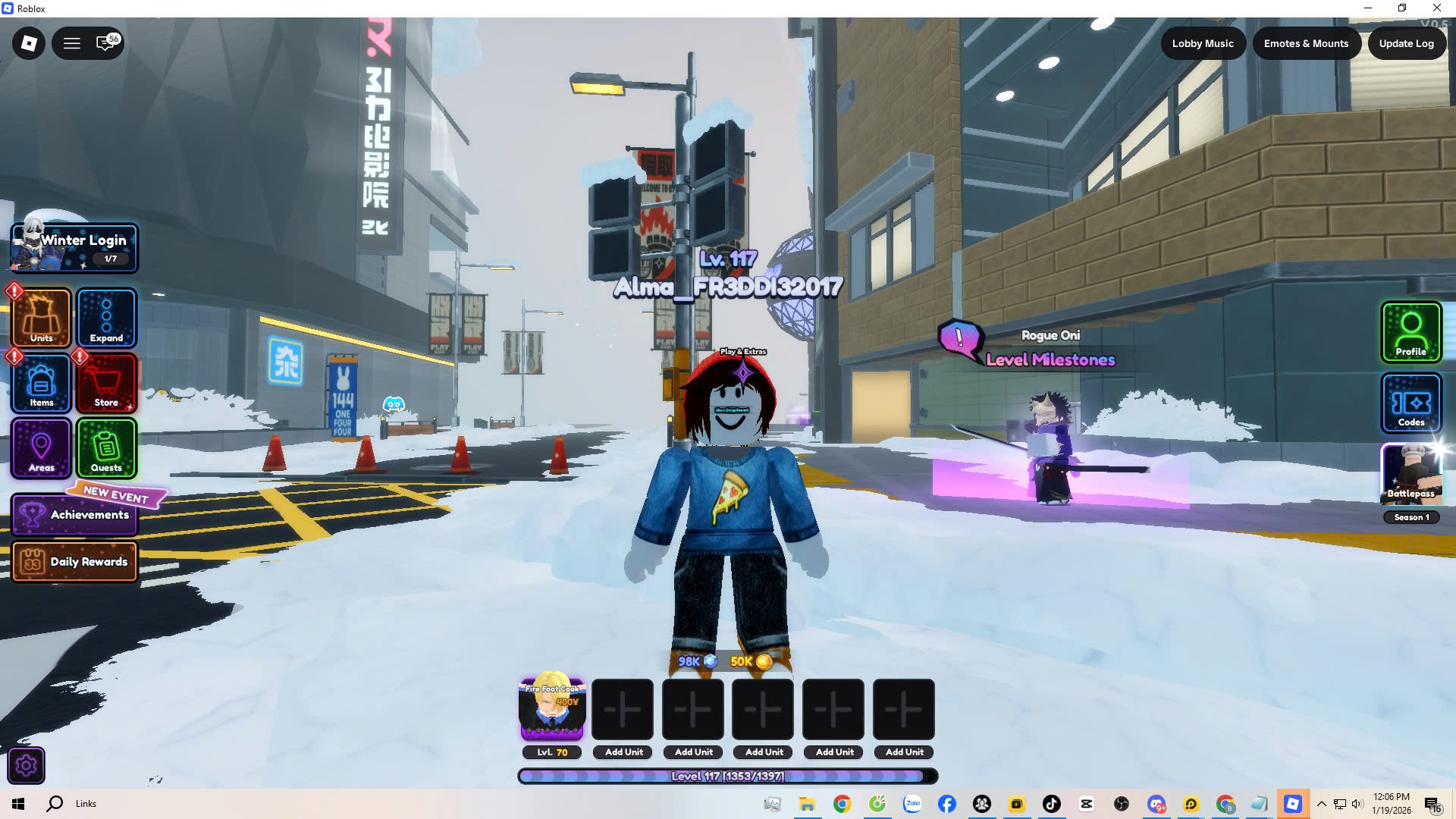Select the Fire Foot Cook unit slot
The image size is (1456, 819).
[x=552, y=710]
